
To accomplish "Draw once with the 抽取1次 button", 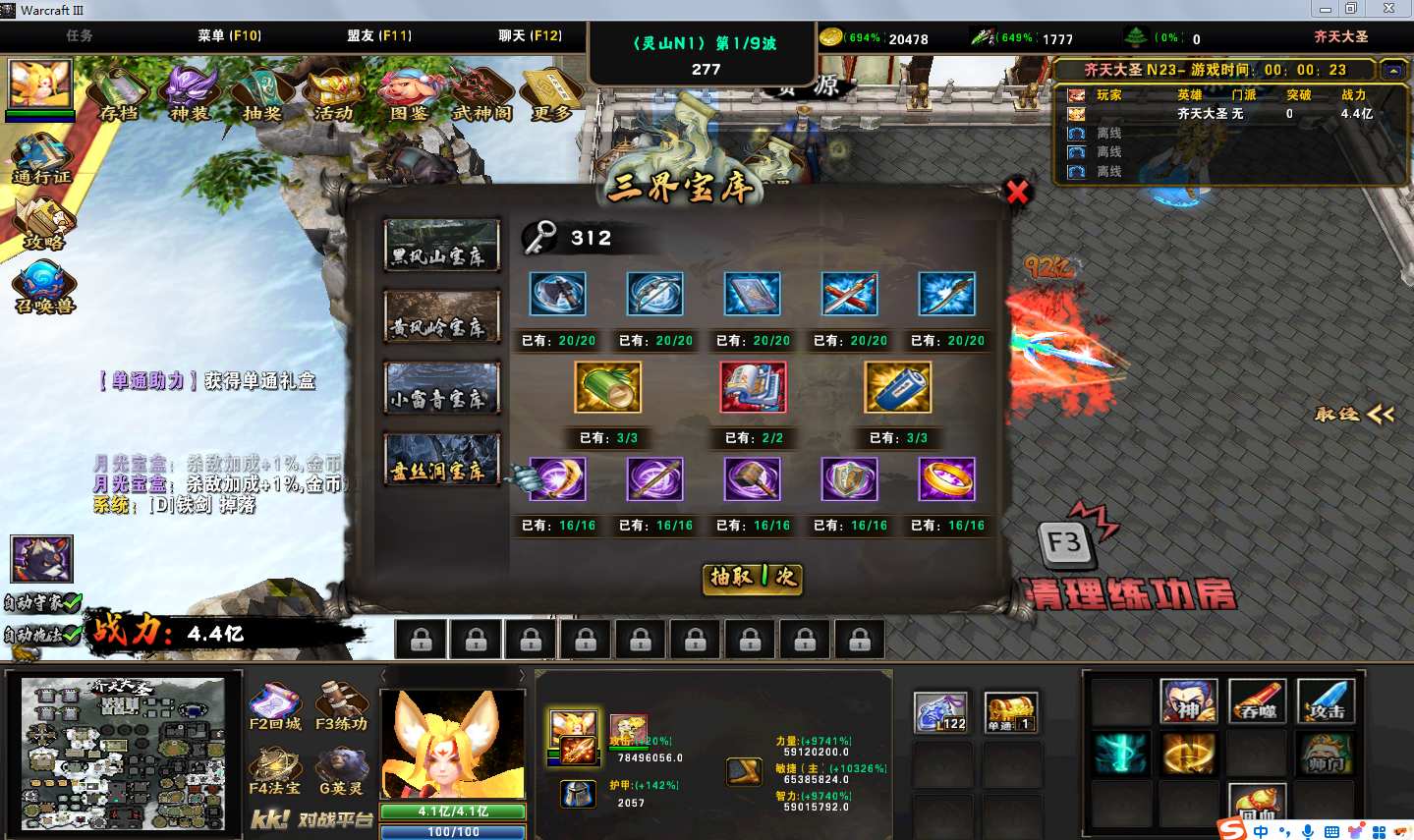I will (x=754, y=577).
